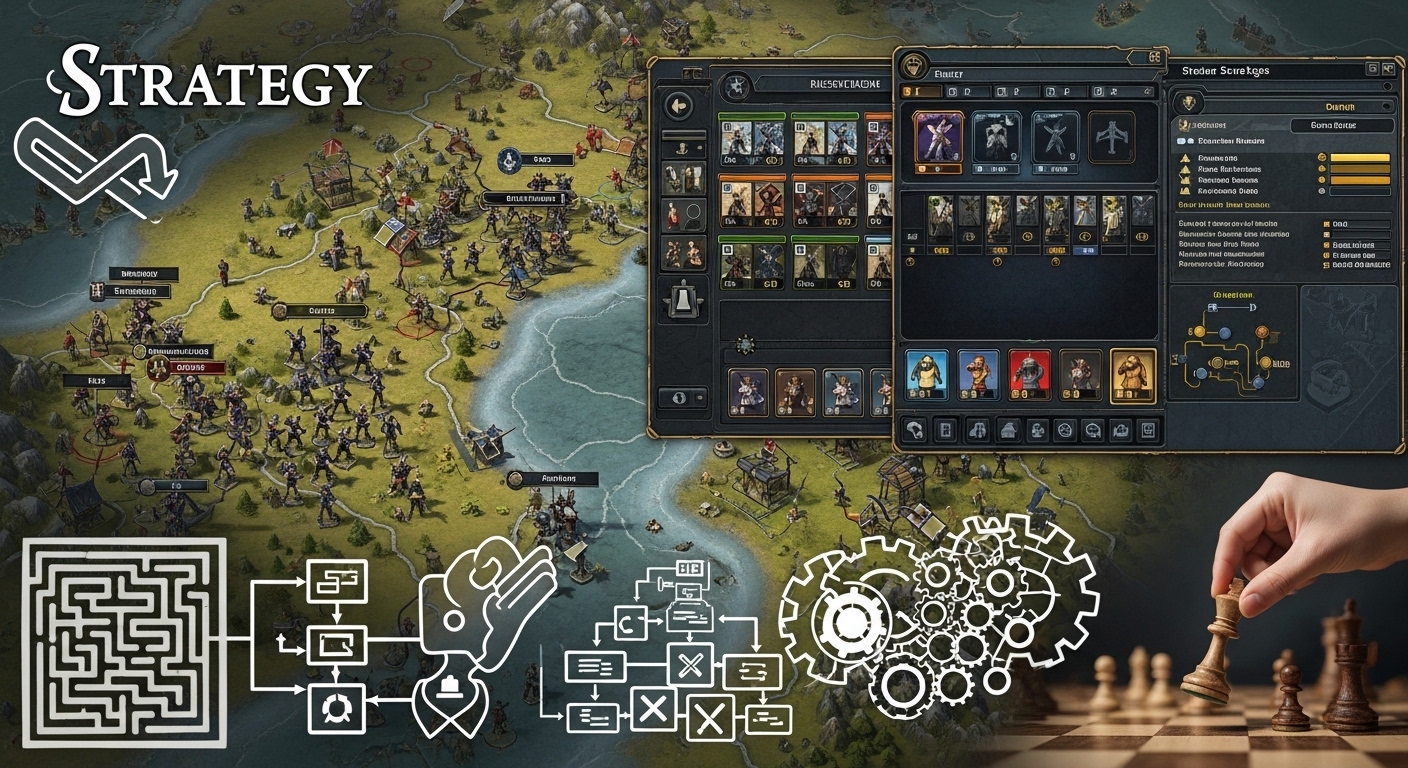Image resolution: width=1408 pixels, height=768 pixels.
Task: Select the empty cross-shaped unit slot
Action: [x=1111, y=136]
